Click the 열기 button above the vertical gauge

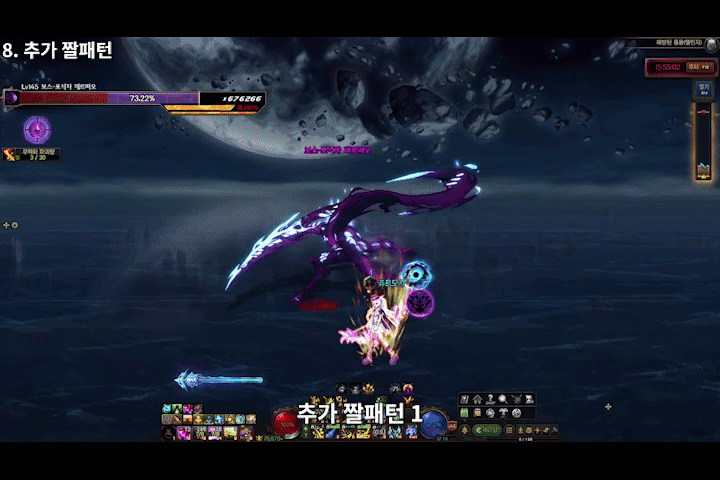703,88
